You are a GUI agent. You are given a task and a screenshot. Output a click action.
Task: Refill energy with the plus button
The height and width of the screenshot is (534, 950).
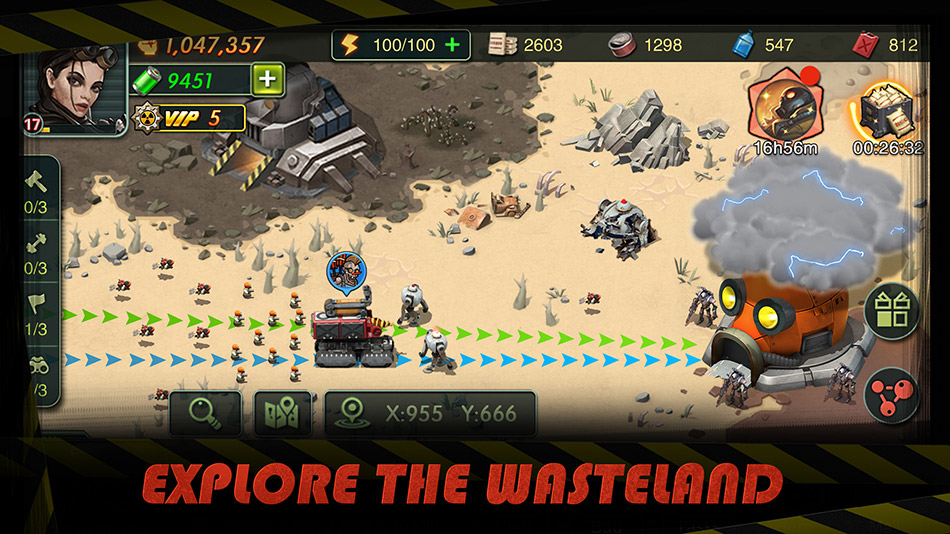(453, 45)
